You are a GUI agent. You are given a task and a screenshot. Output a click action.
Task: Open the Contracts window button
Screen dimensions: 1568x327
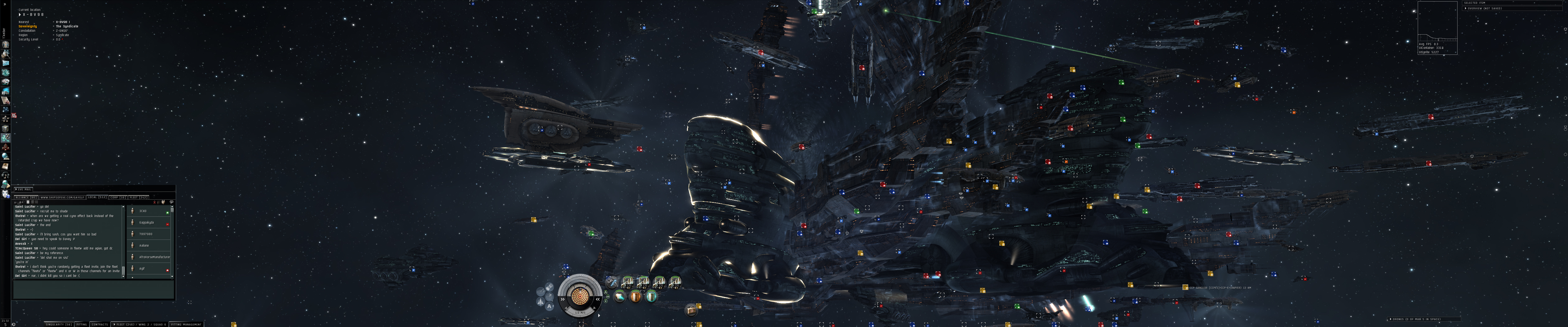tap(100, 325)
